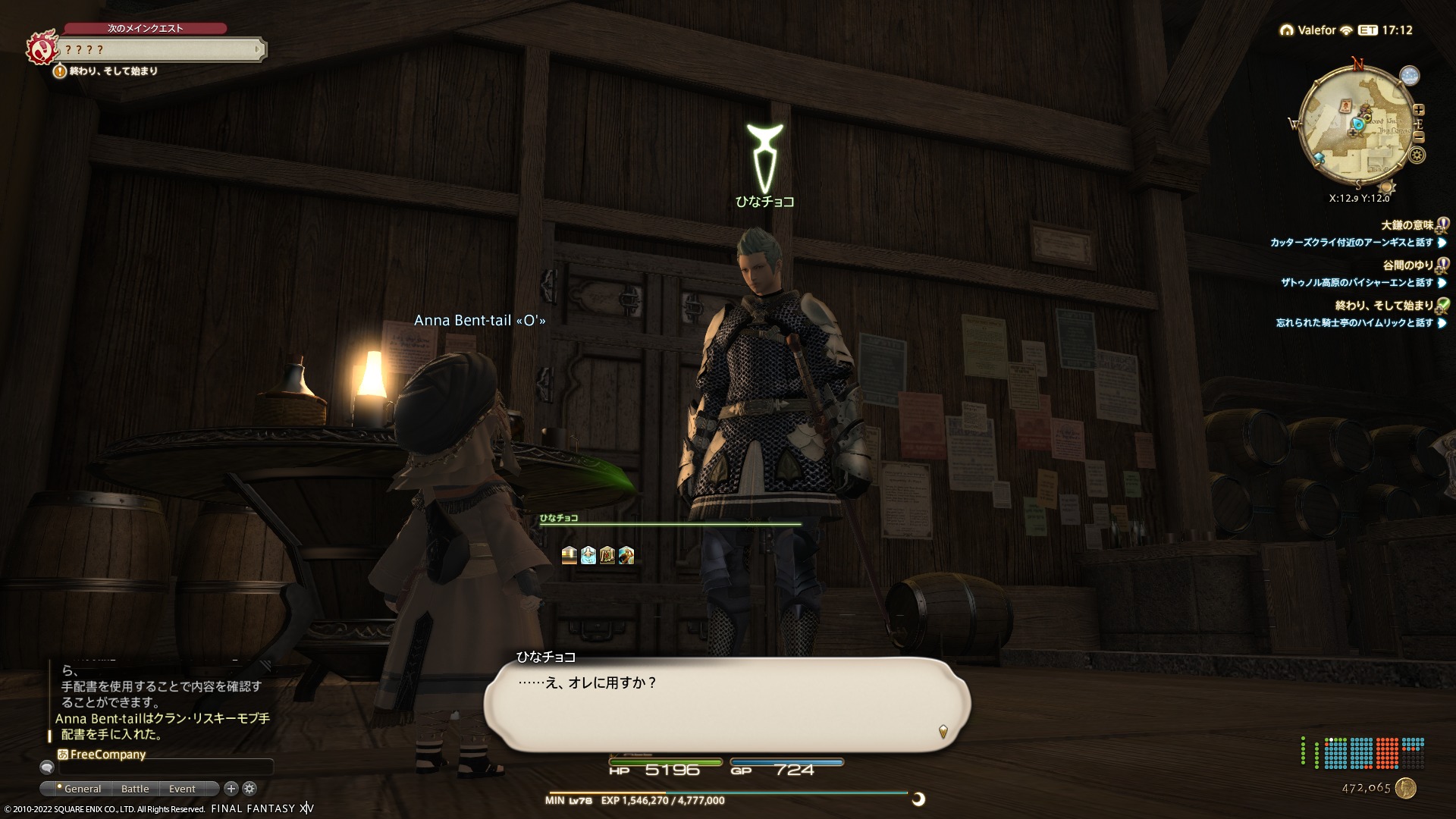The image size is (1456, 819).
Task: Show the snow weather icon details
Action: 1410,76
